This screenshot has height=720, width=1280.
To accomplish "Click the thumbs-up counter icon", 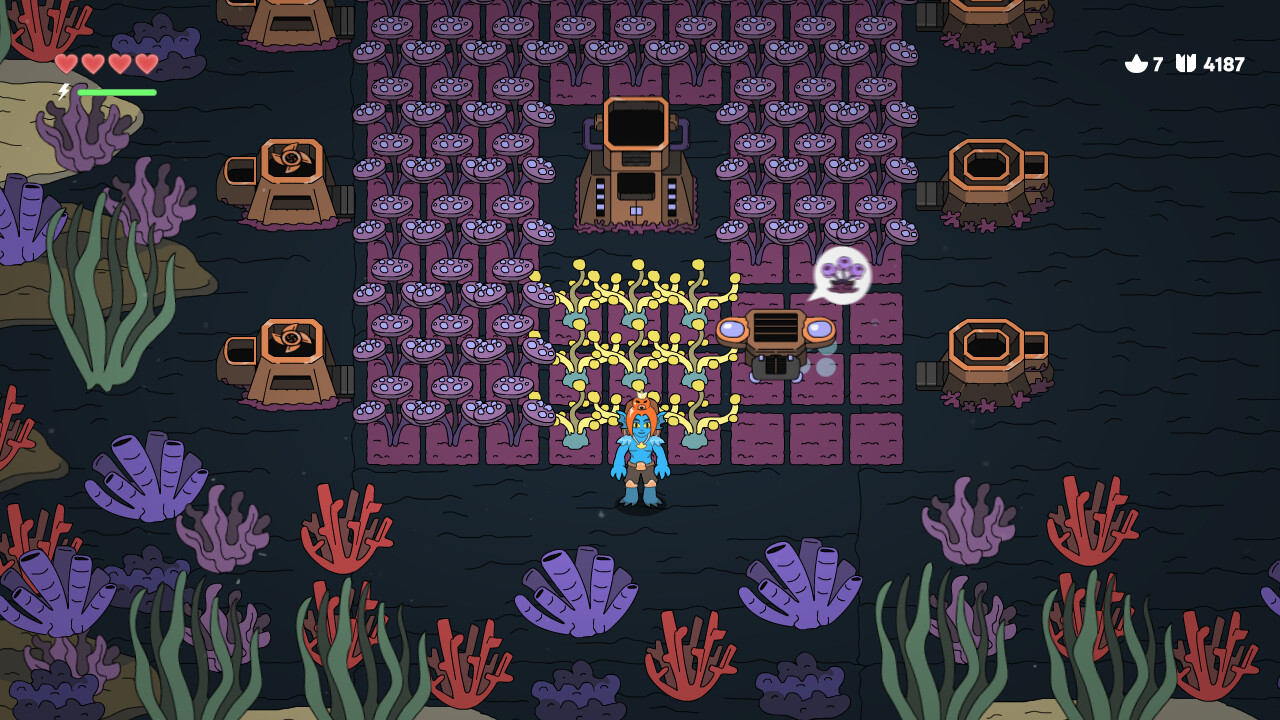I will coord(1138,65).
